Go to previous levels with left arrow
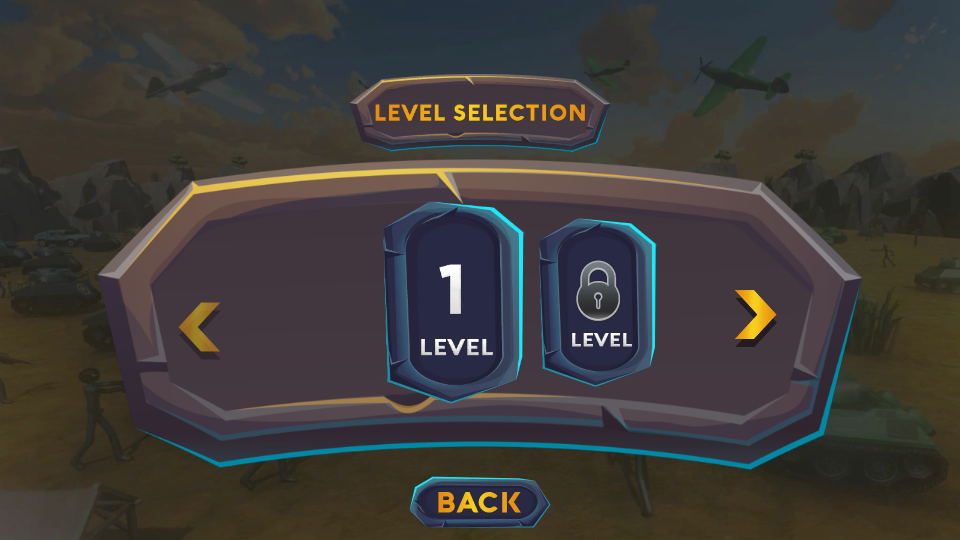This screenshot has width=960, height=540. pyautogui.click(x=200, y=327)
